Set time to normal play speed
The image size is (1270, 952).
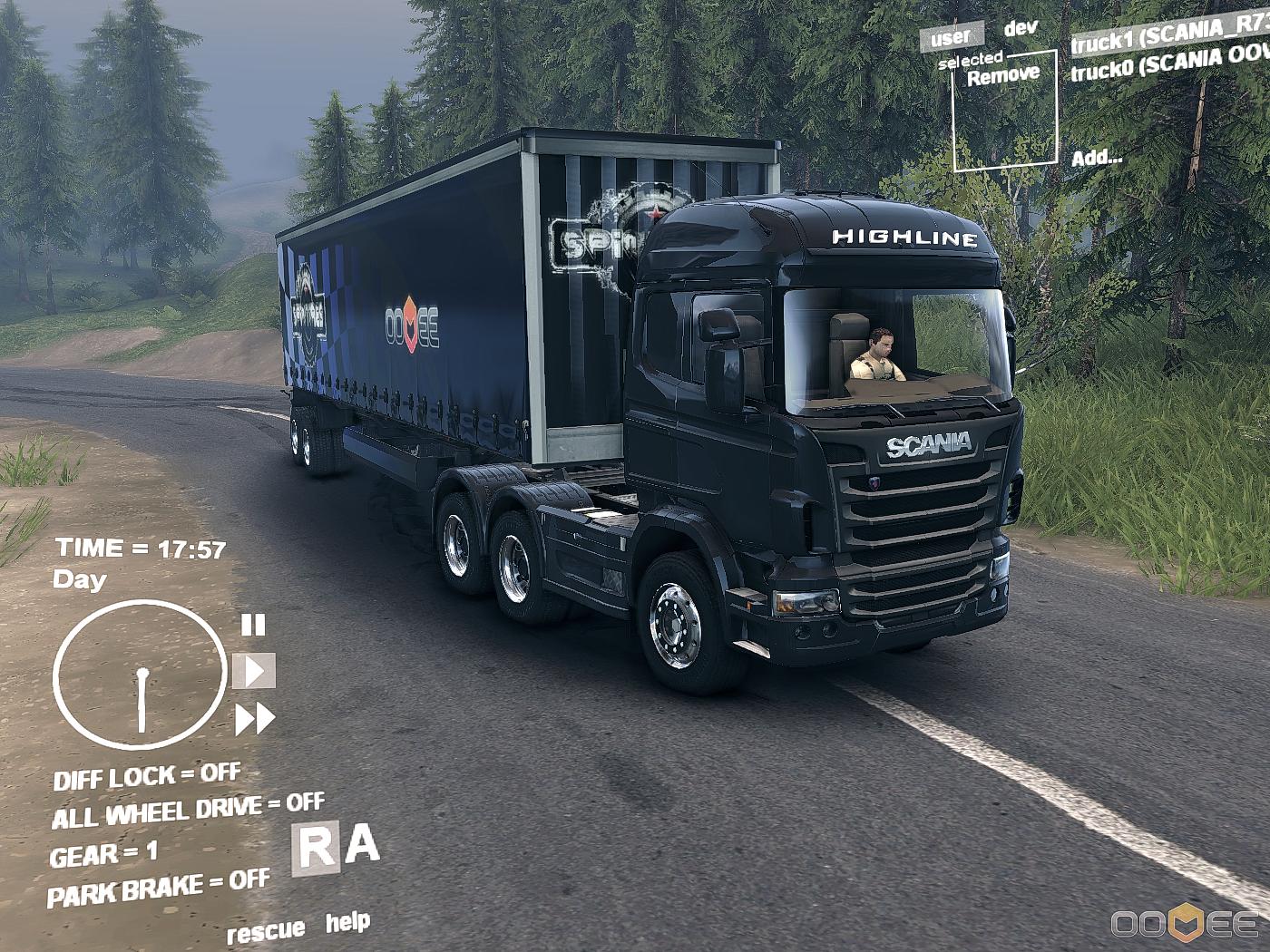click(x=254, y=672)
